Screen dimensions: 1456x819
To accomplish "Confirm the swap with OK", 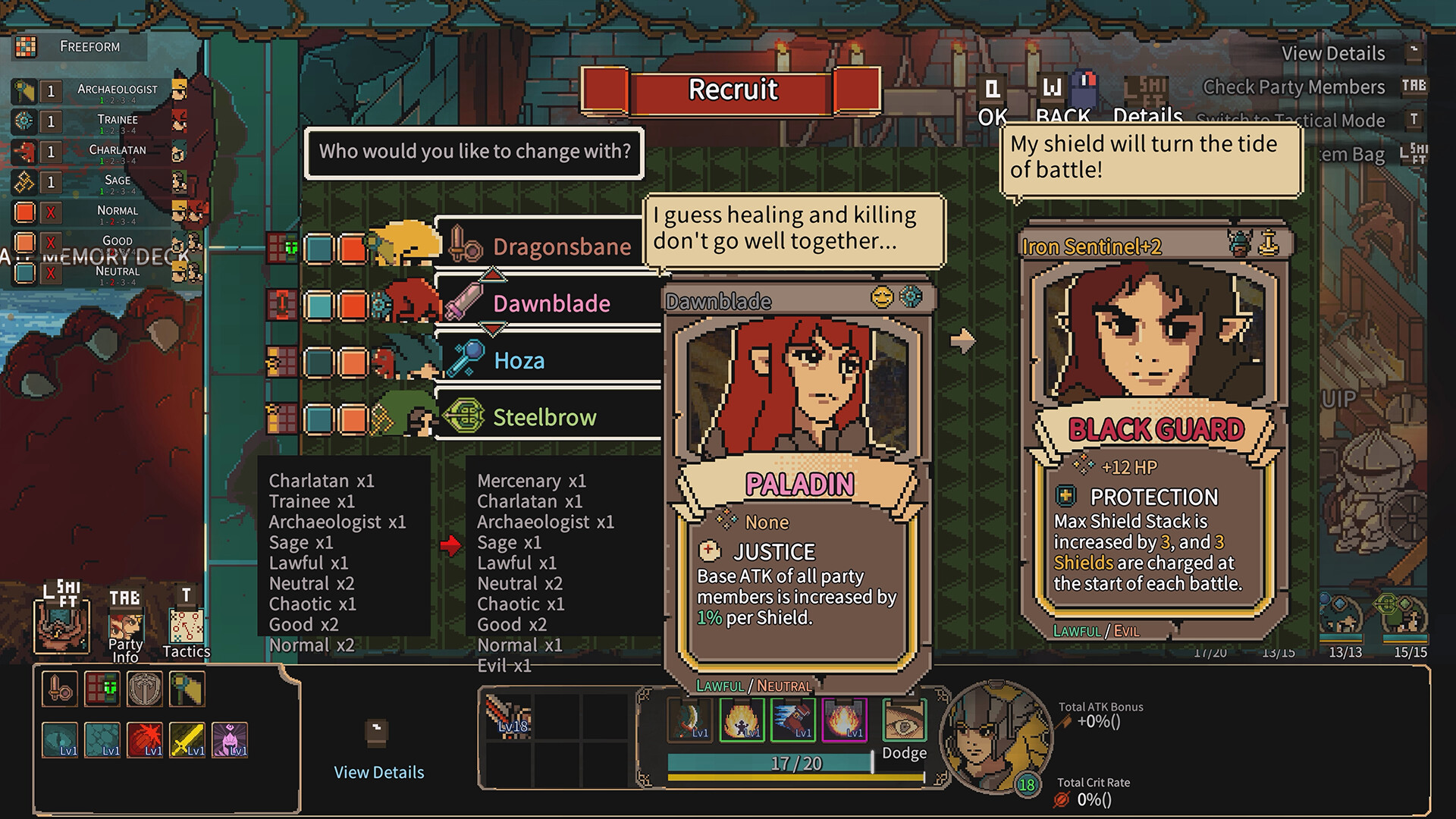I will [993, 102].
